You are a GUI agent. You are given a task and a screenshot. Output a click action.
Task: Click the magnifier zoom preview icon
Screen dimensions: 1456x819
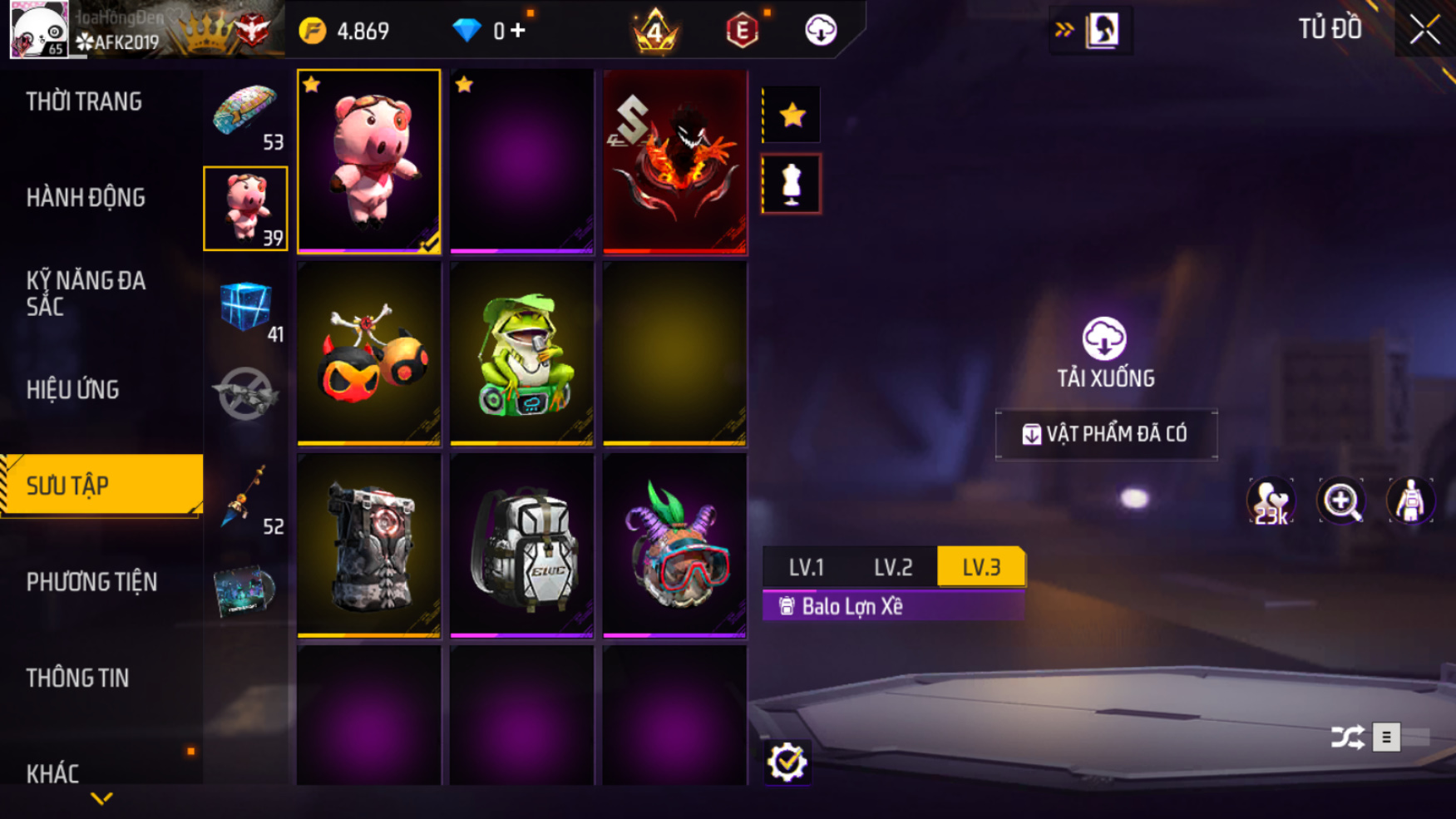click(x=1340, y=501)
